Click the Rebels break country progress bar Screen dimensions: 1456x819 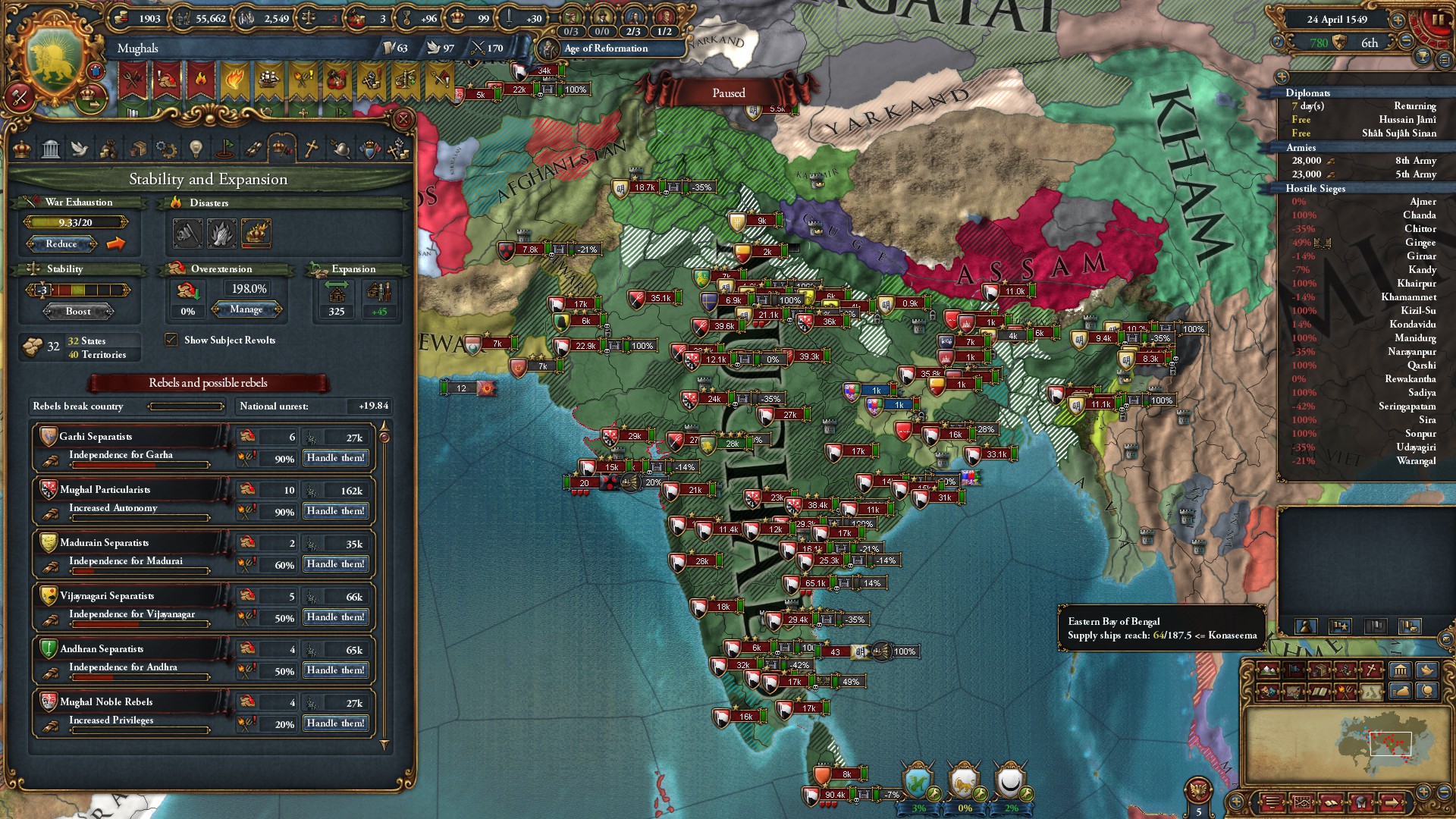186,407
